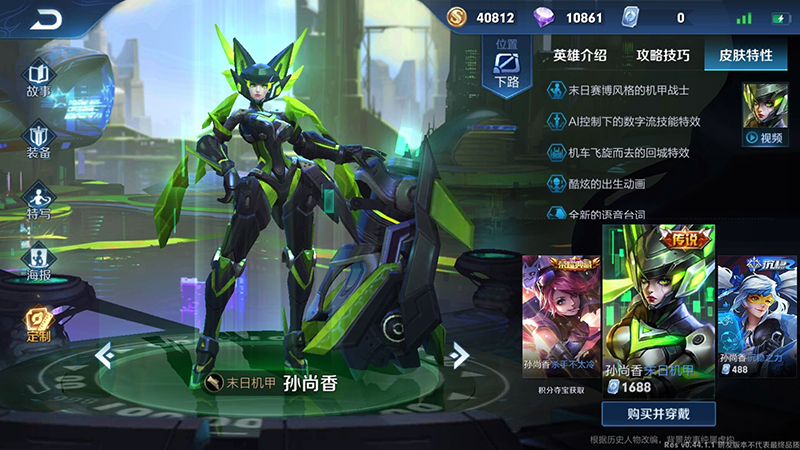Select the 定制 customize option

[39, 322]
